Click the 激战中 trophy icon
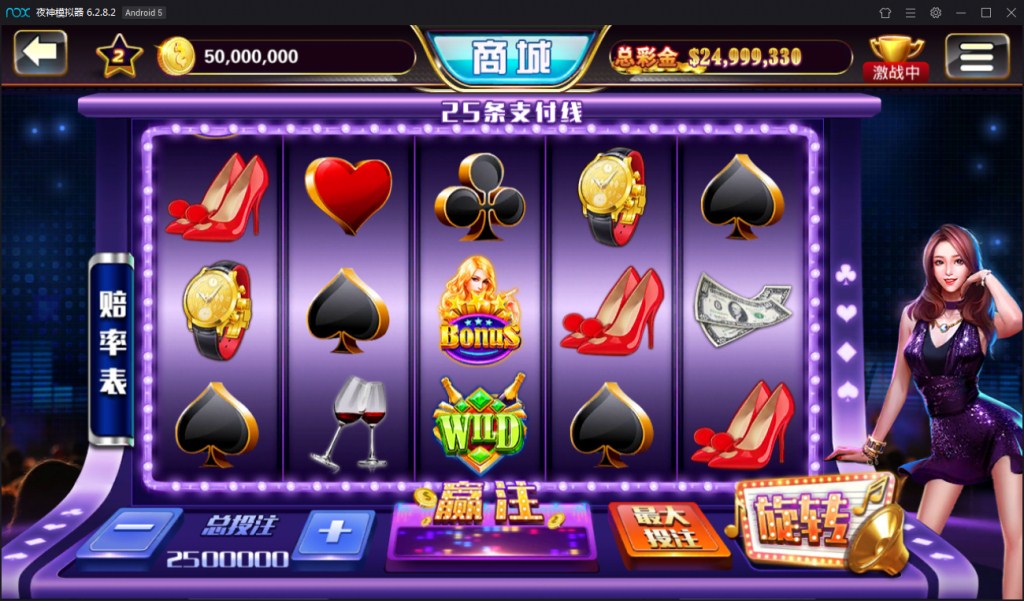 click(x=896, y=58)
